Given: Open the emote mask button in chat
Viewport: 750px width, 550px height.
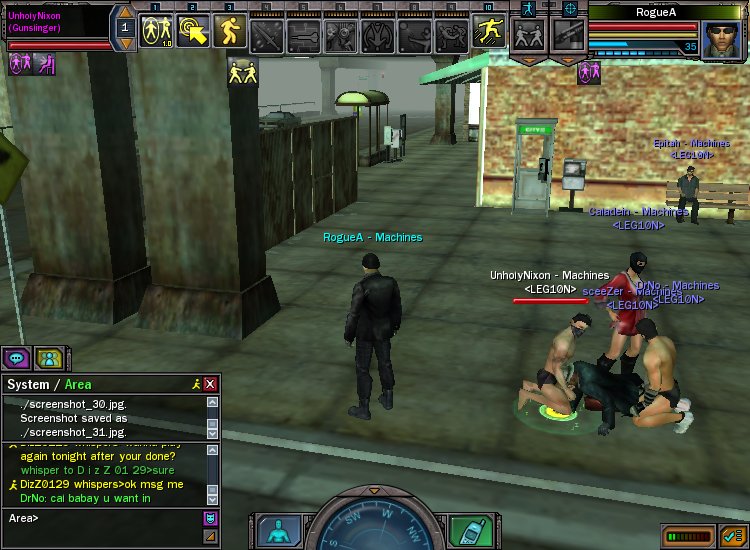Looking at the screenshot, I should pos(210,517).
